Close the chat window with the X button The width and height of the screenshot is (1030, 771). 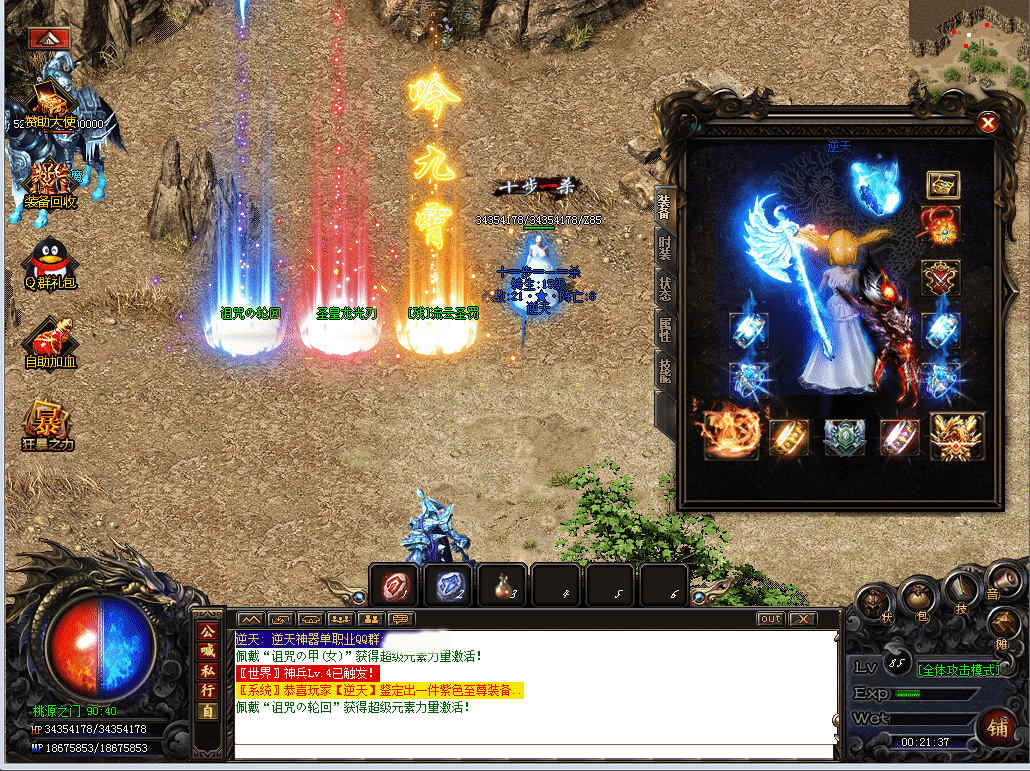[x=802, y=619]
